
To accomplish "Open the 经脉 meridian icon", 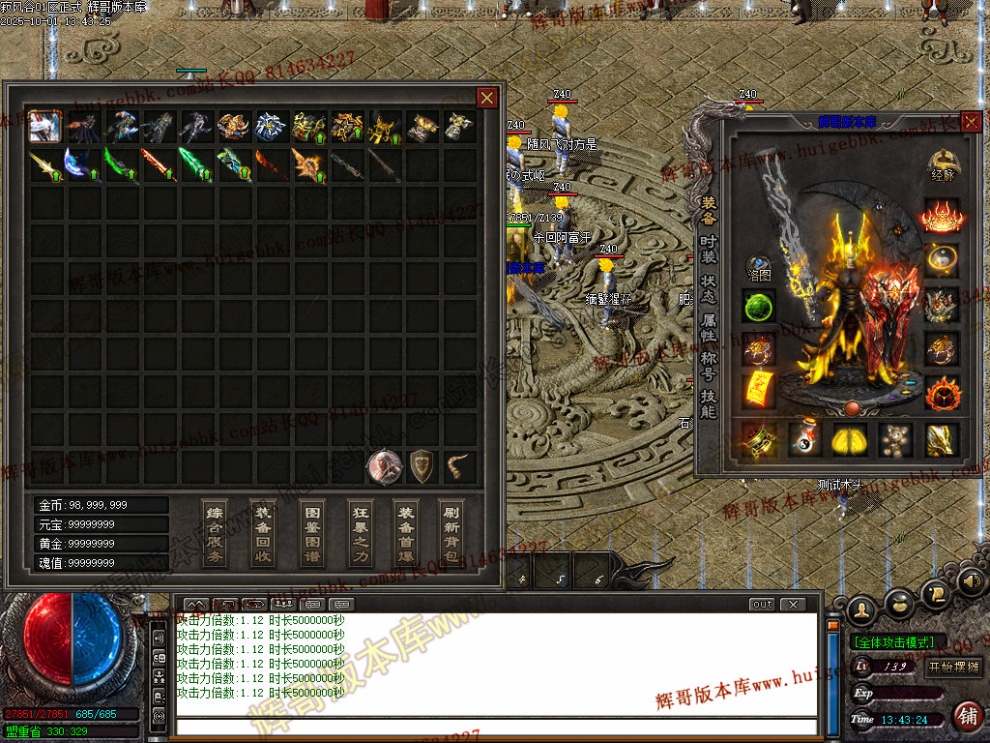I will click(x=941, y=166).
